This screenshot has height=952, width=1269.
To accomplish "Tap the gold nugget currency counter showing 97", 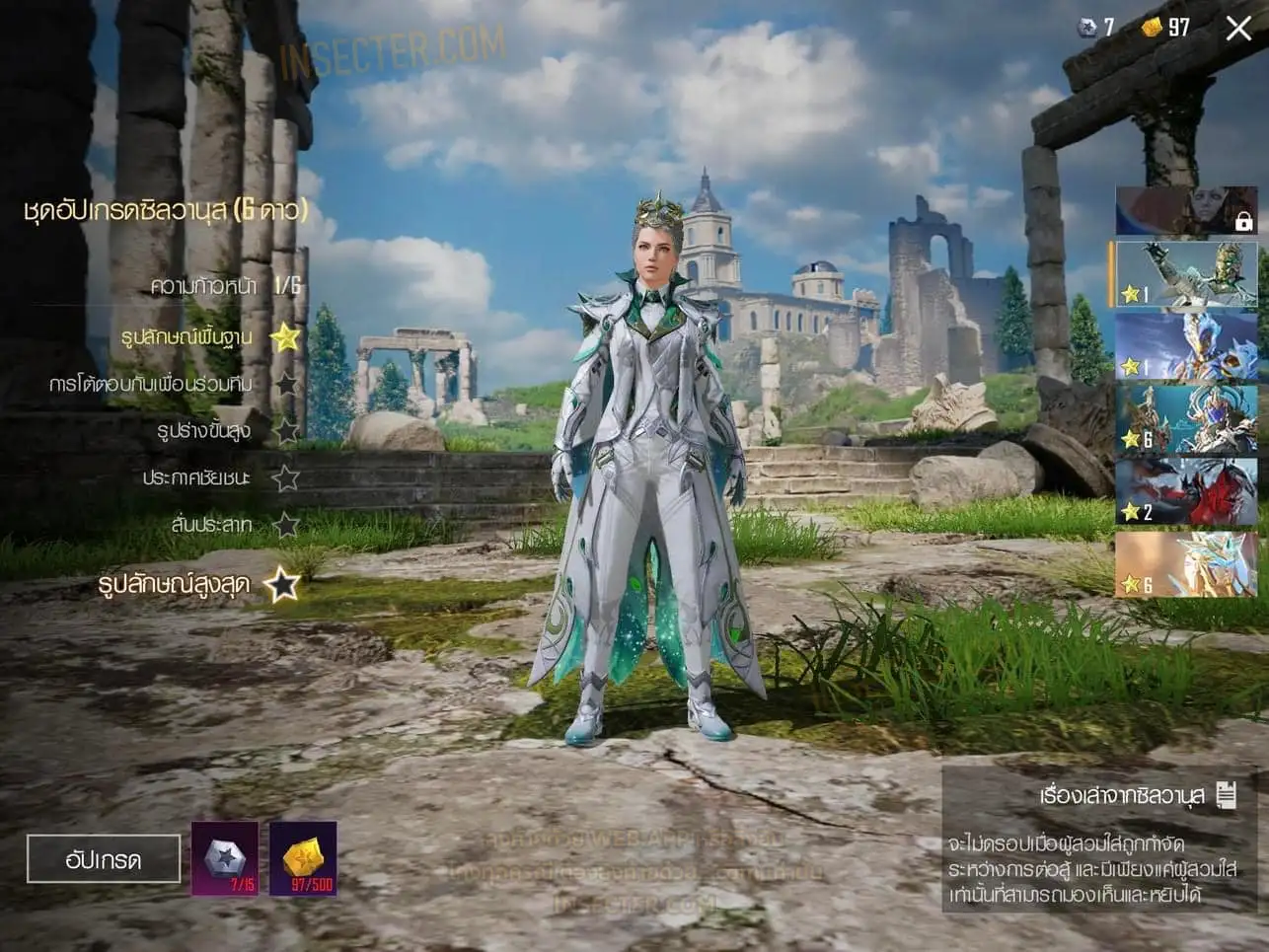I will 1165,28.
